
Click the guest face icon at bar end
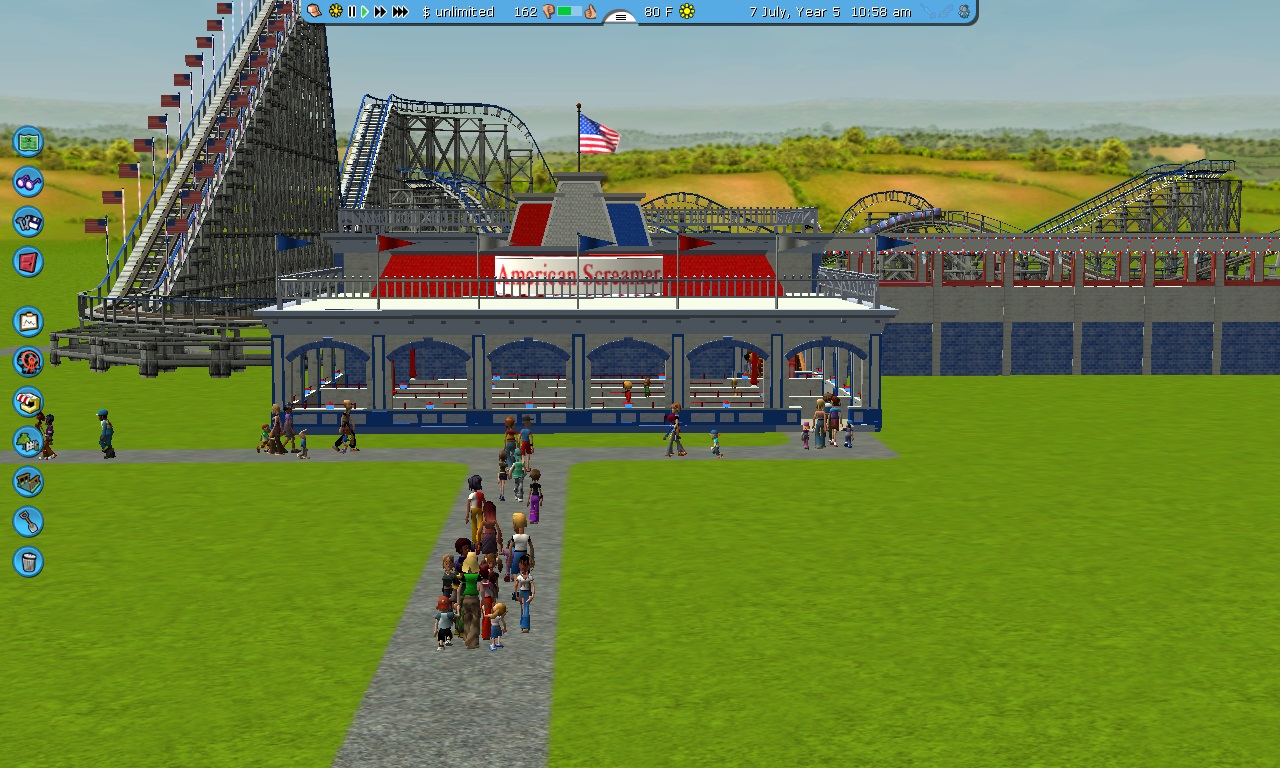pos(963,12)
